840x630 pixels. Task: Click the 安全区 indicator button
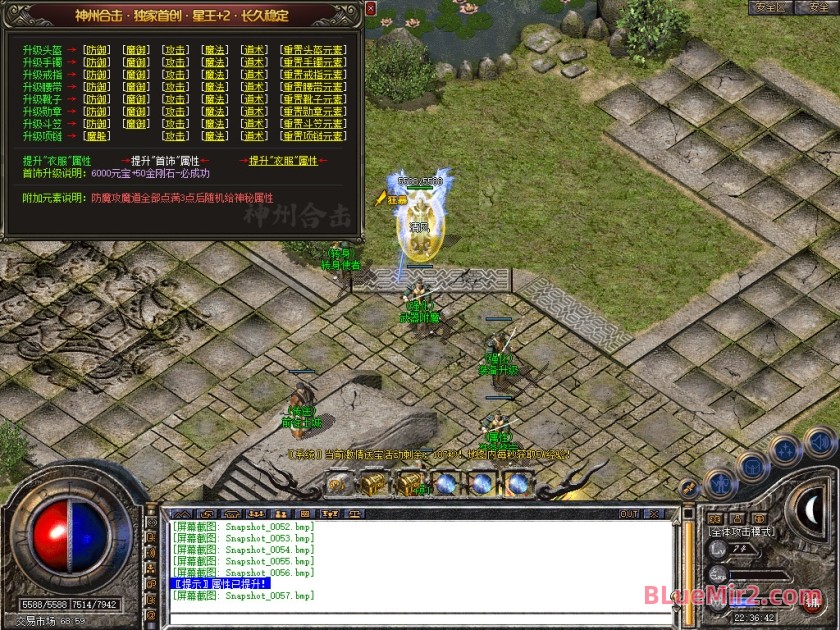[771, 7]
